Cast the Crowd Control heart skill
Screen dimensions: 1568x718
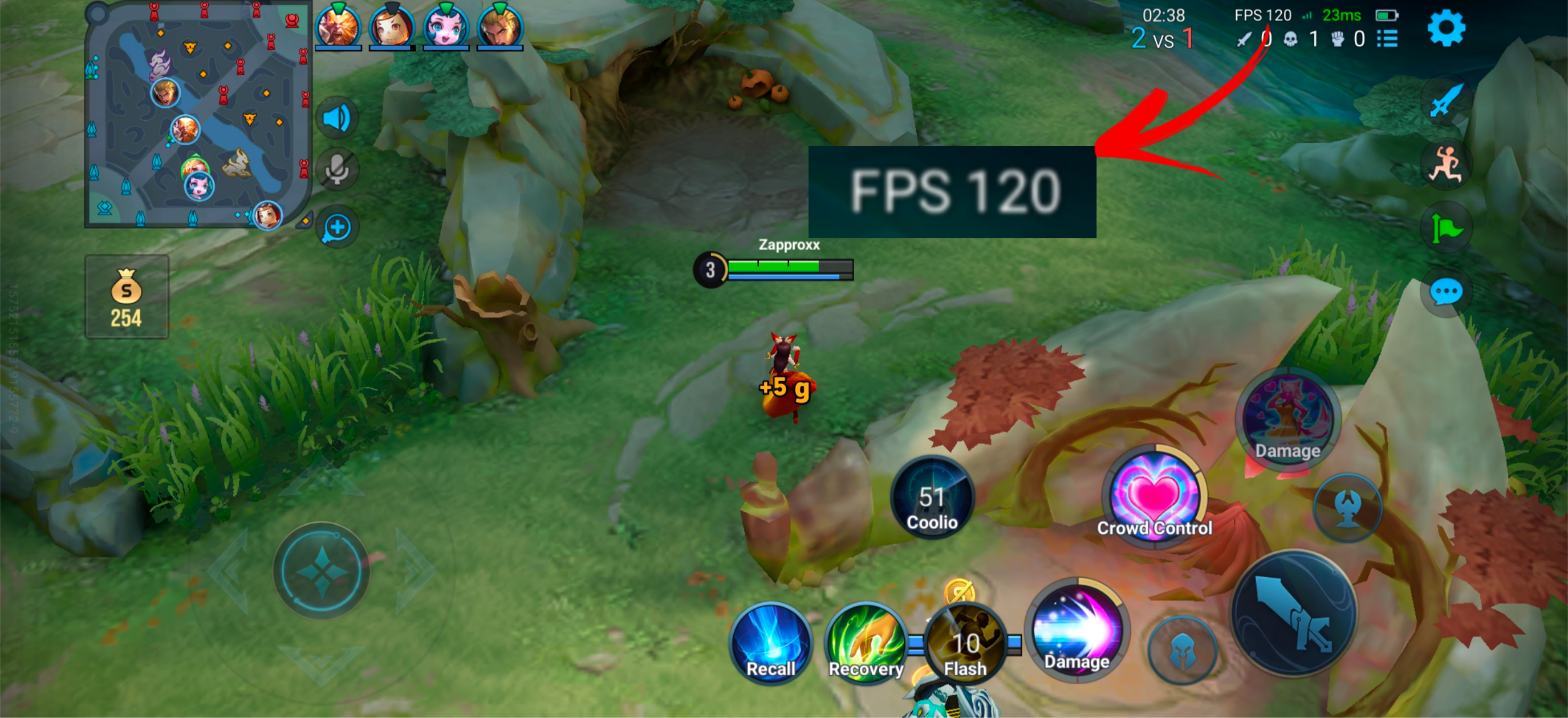(1154, 496)
